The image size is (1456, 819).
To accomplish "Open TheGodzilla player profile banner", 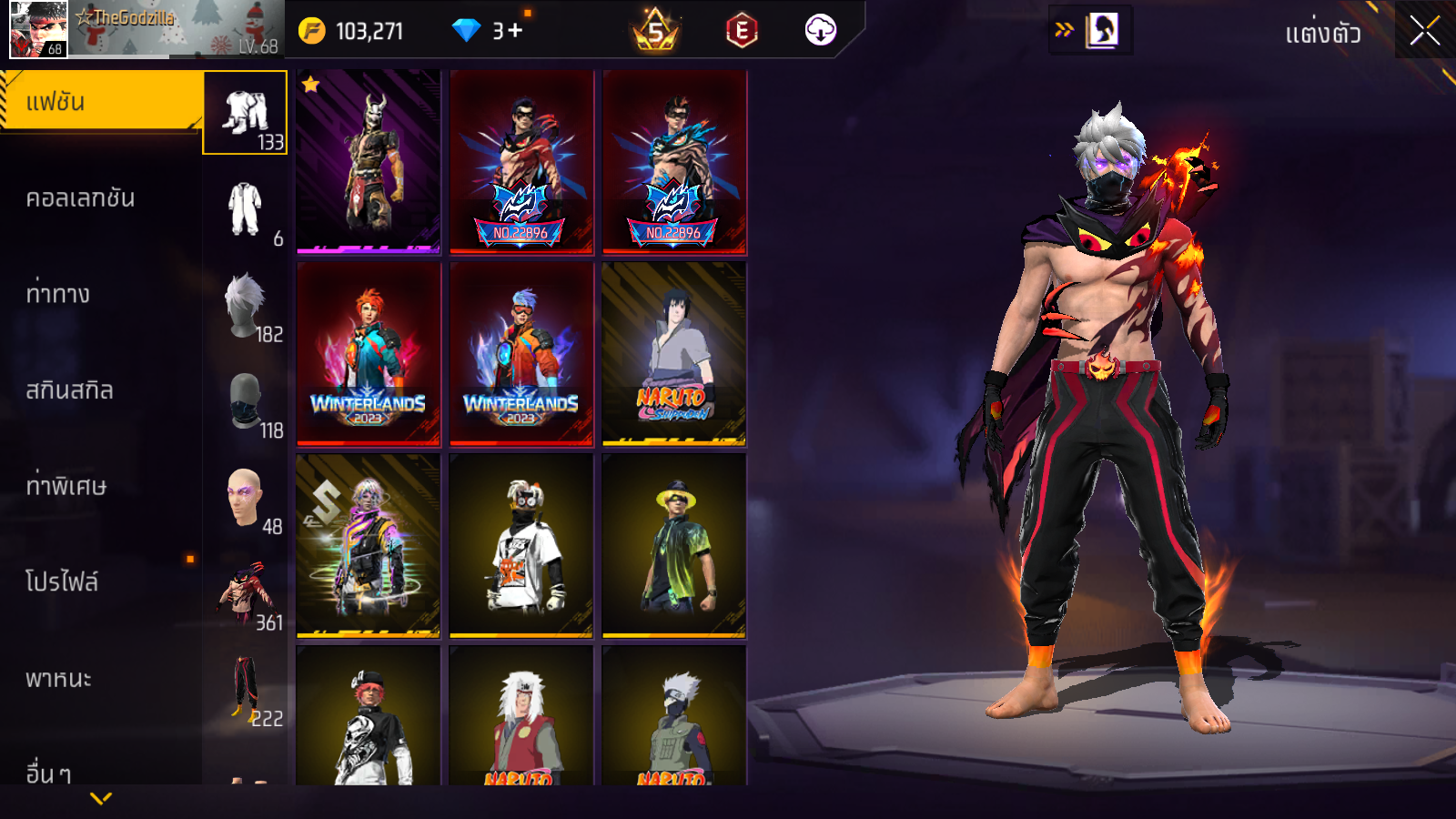I will [146, 29].
